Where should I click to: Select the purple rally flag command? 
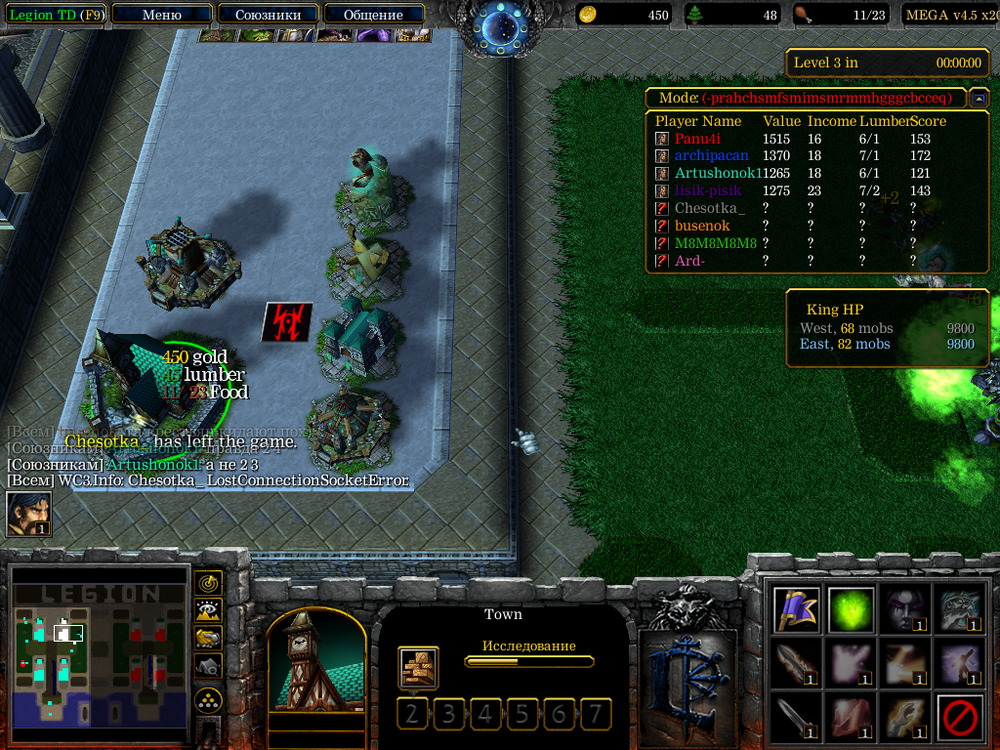[797, 609]
